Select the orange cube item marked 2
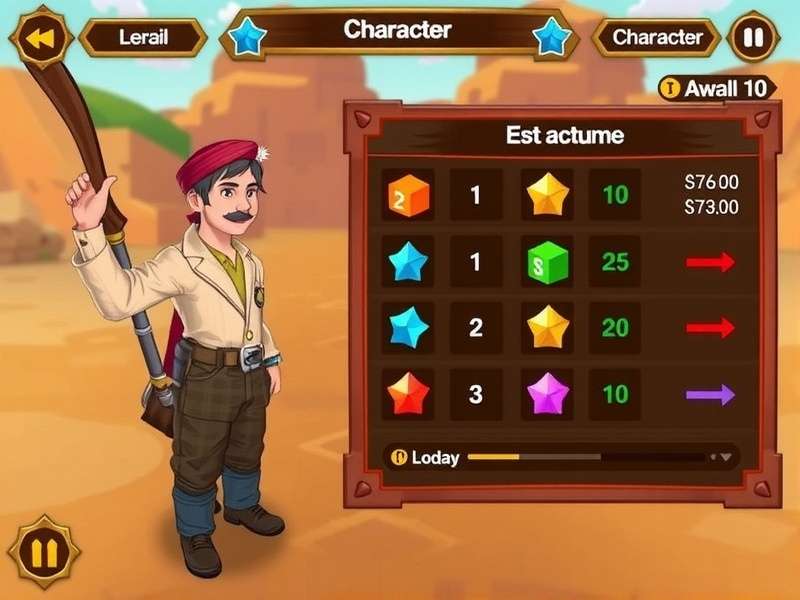This screenshot has height=600, width=800. [x=408, y=195]
